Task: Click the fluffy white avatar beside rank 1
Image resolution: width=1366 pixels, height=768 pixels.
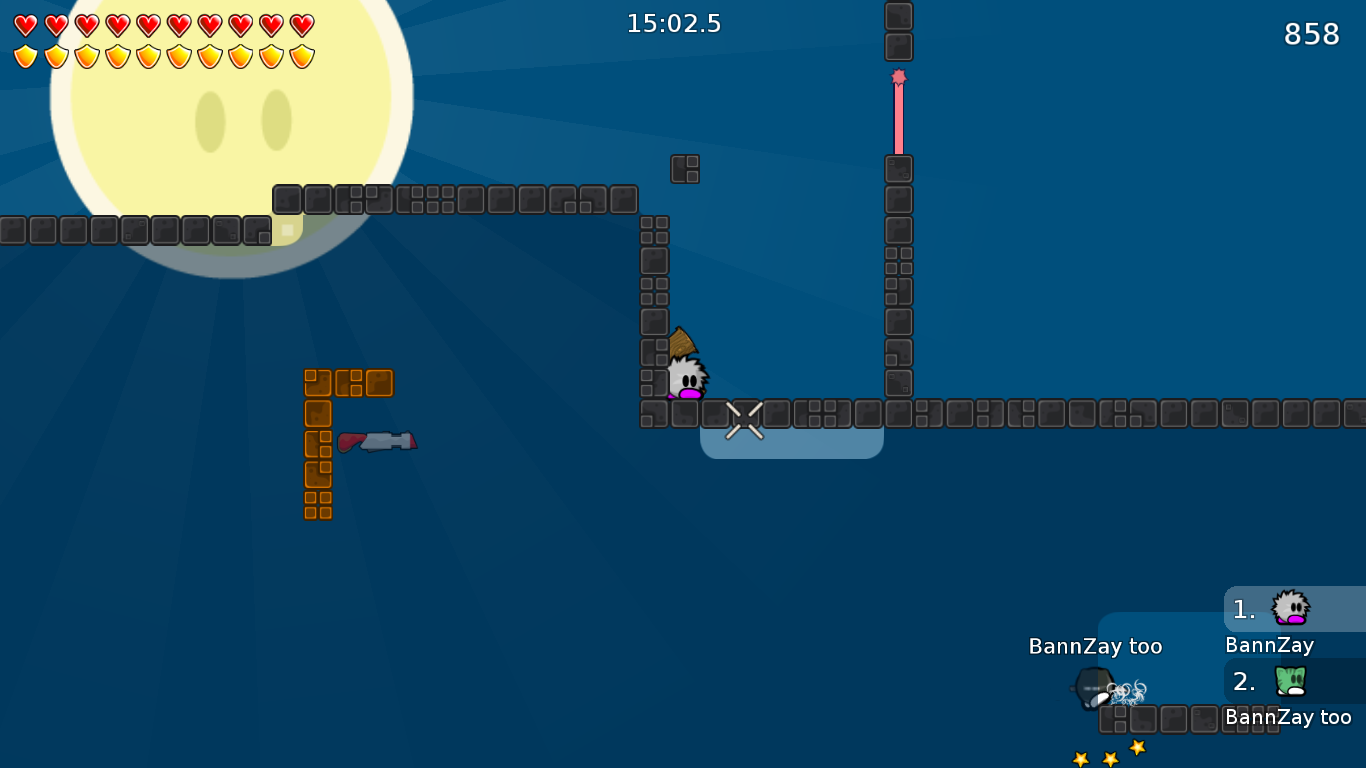Action: coord(1290,608)
